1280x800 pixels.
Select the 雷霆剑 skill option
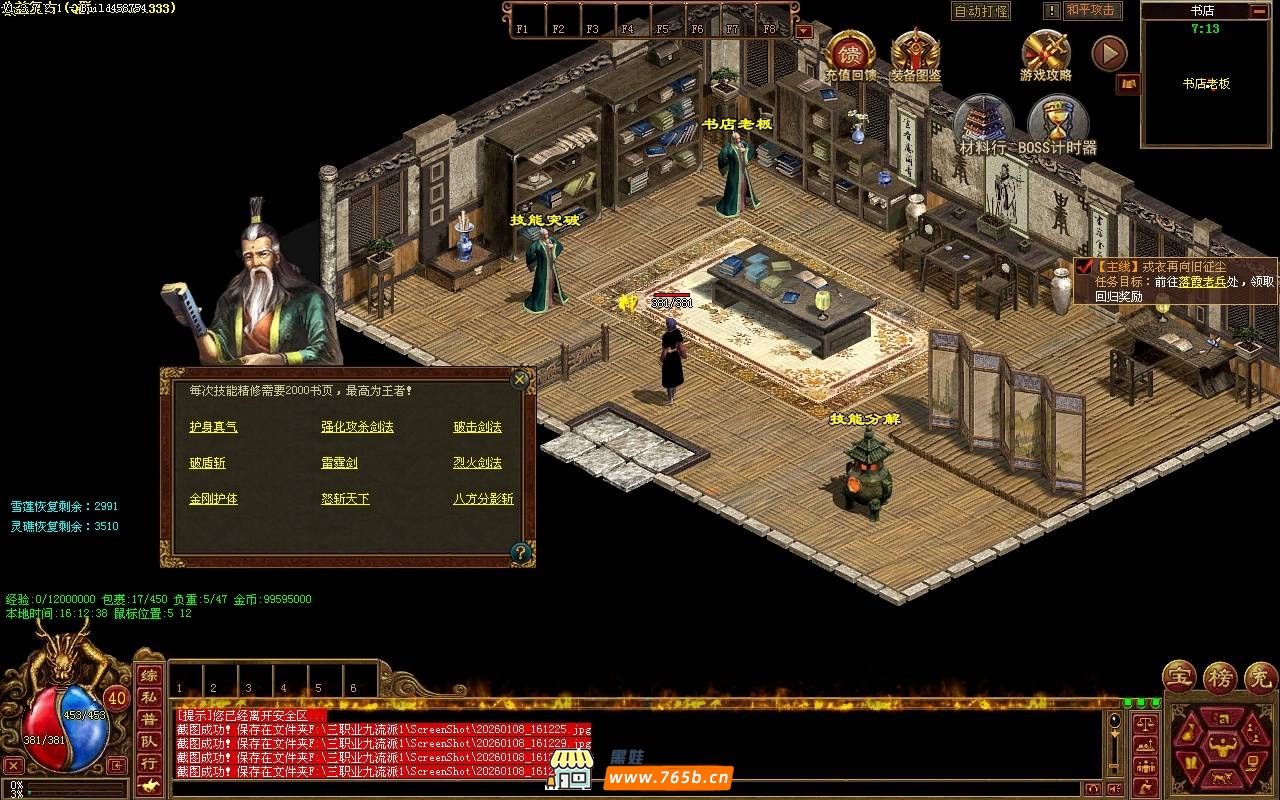point(339,463)
